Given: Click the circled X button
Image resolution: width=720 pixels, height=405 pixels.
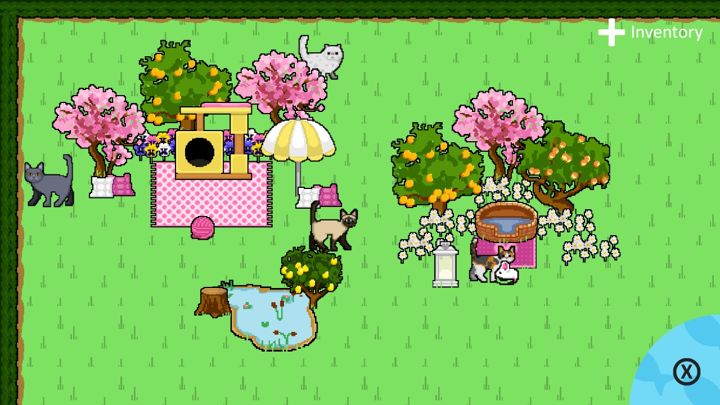Looking at the screenshot, I should click(x=686, y=372).
